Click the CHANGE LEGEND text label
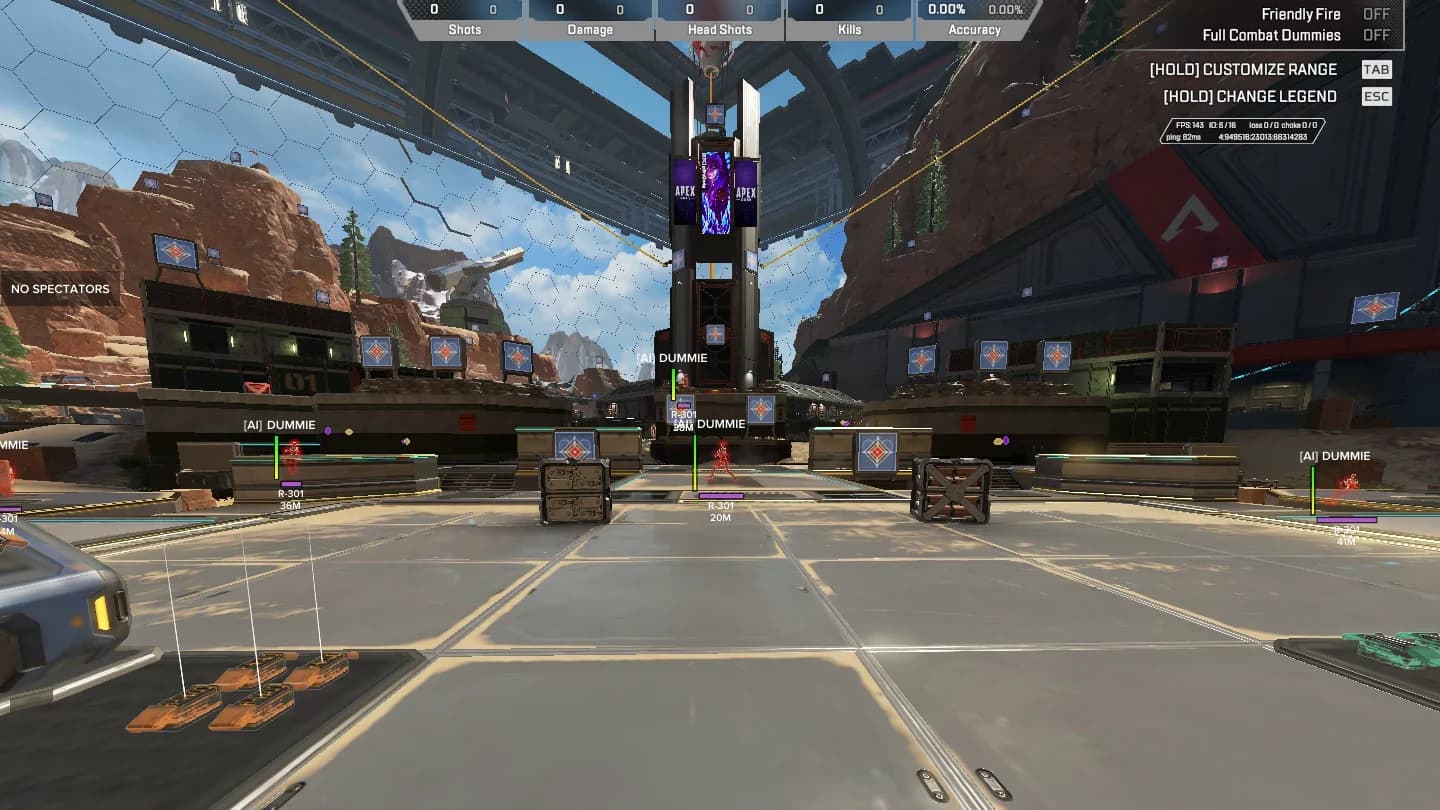Image resolution: width=1440 pixels, height=810 pixels. pyautogui.click(x=1249, y=96)
